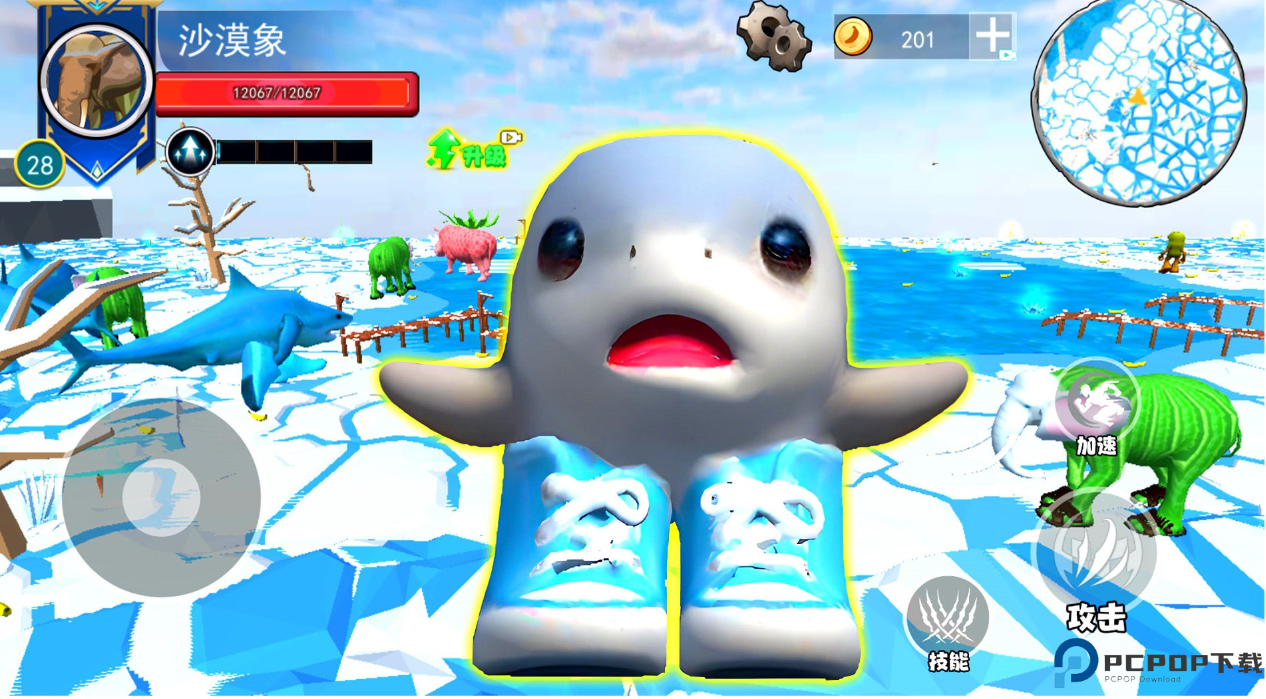Open the gear settings menu
The width and height of the screenshot is (1266, 699).
pyautogui.click(x=774, y=37)
